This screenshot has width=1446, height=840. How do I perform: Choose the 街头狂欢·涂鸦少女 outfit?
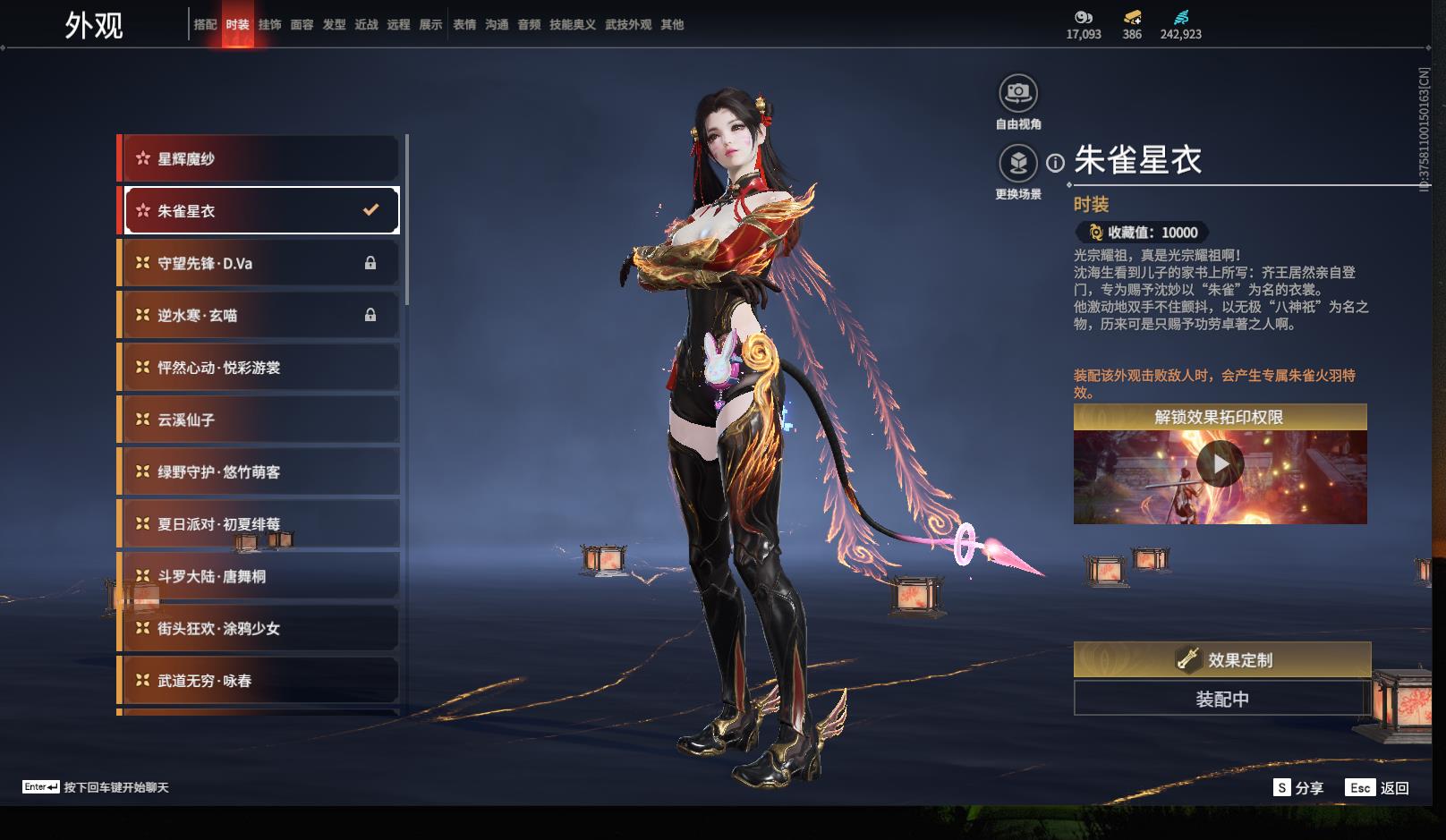point(259,629)
